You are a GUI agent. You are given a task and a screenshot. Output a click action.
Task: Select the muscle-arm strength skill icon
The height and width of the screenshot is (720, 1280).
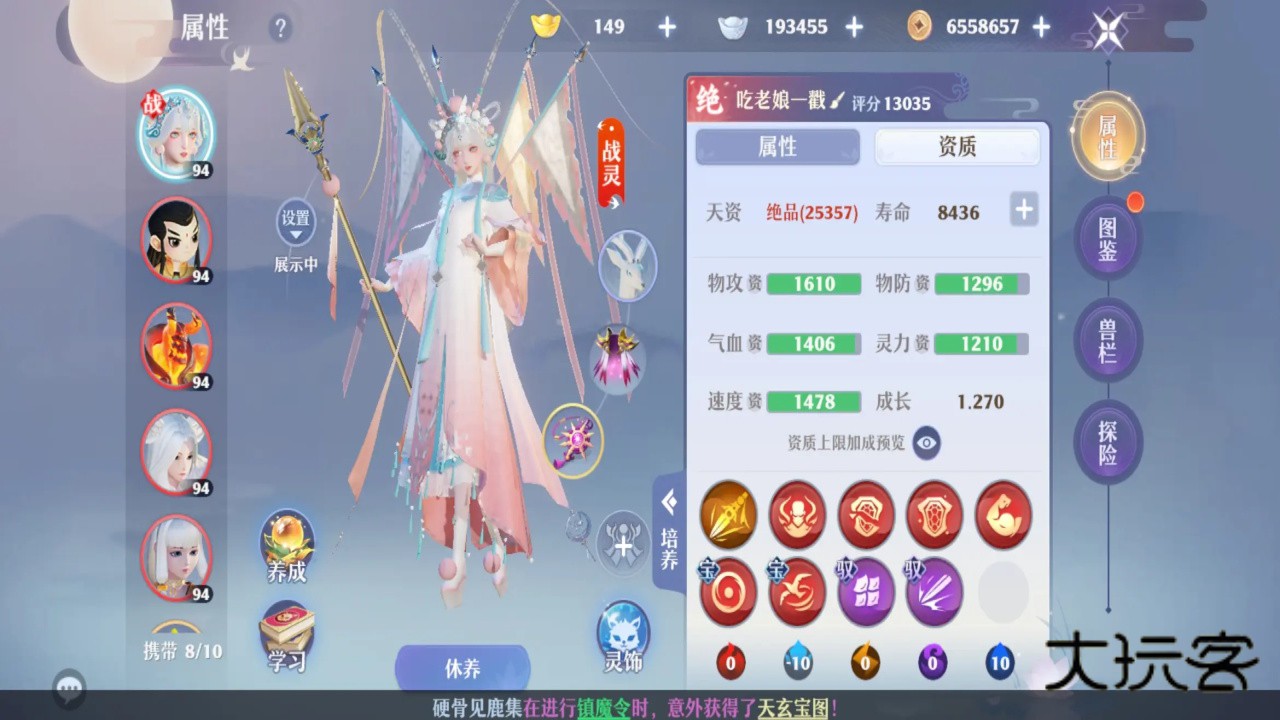[1003, 515]
